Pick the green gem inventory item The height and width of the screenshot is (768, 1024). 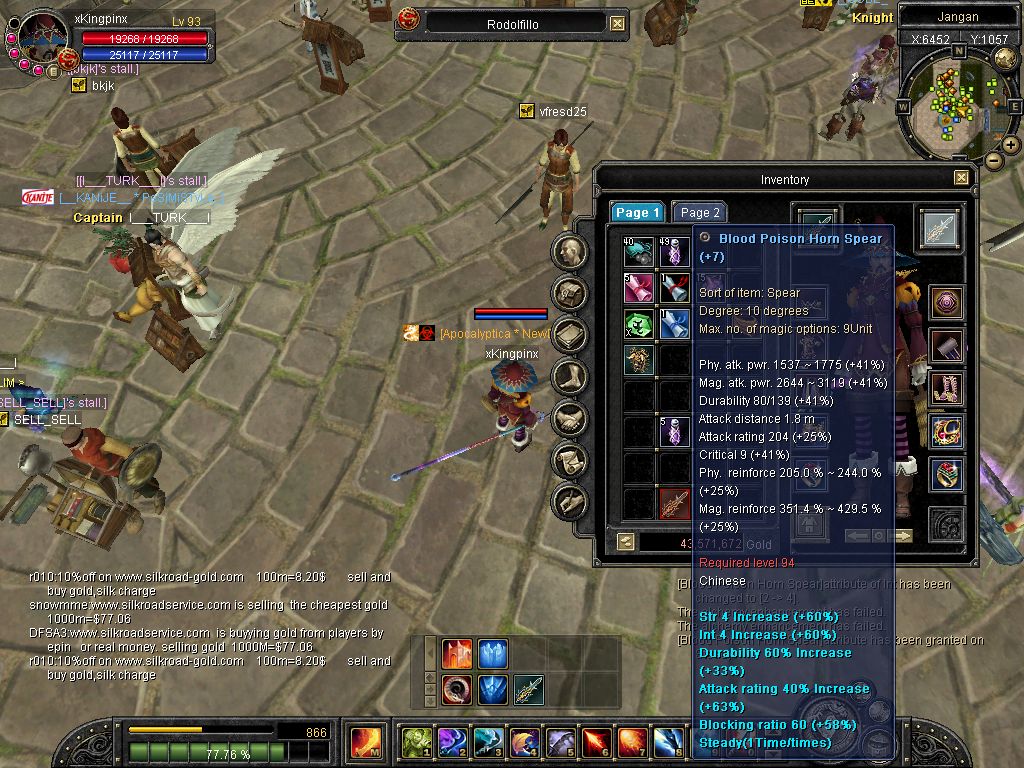[x=638, y=324]
